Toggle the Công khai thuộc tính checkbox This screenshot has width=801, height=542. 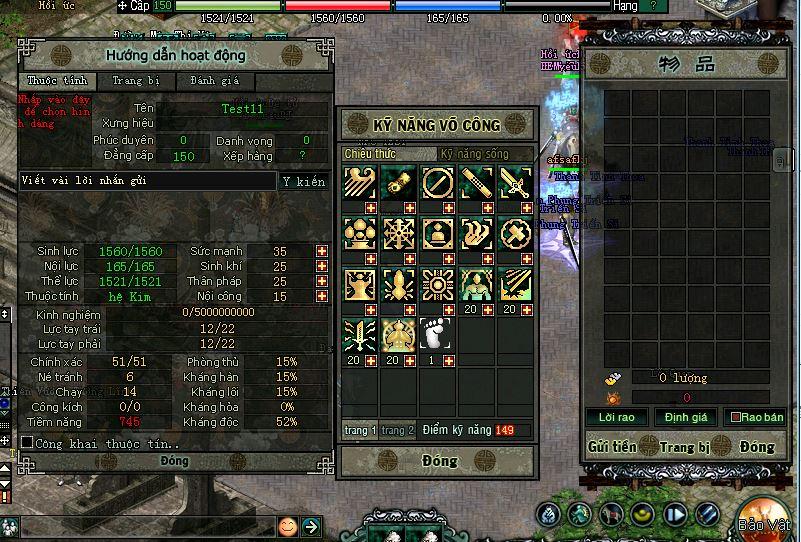(x=27, y=442)
